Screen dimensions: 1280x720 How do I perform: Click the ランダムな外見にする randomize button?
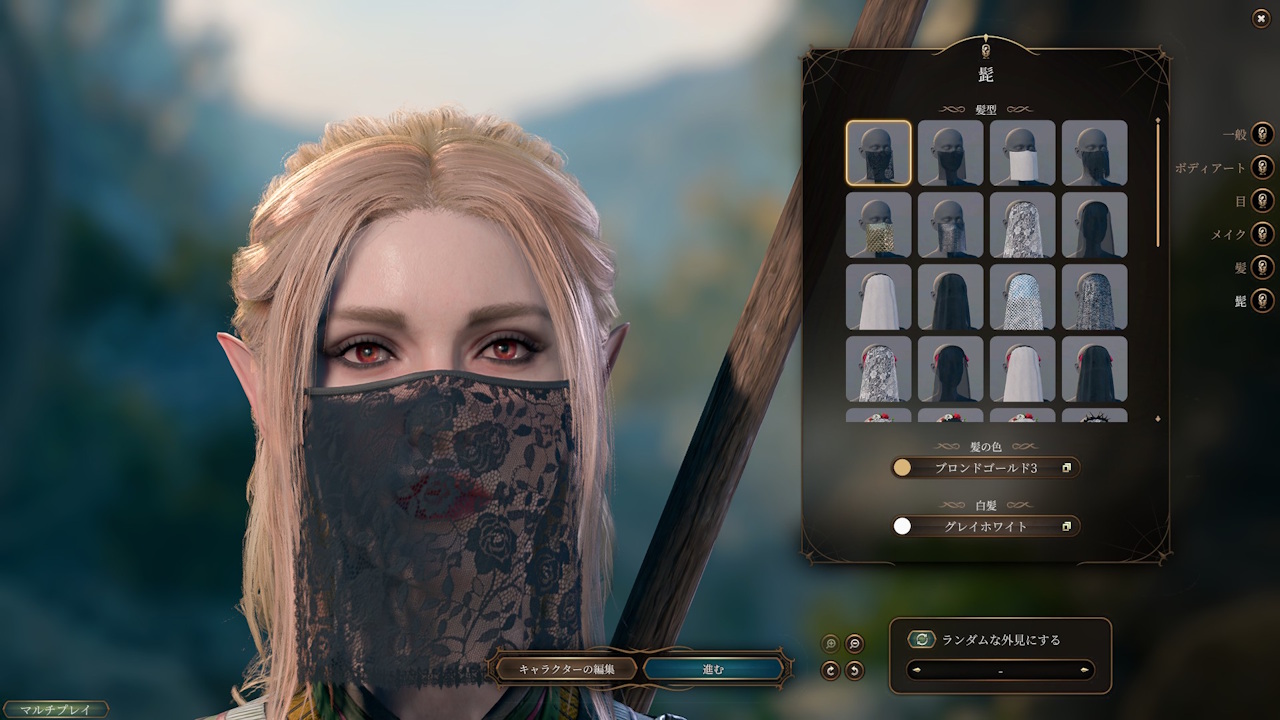pos(922,640)
